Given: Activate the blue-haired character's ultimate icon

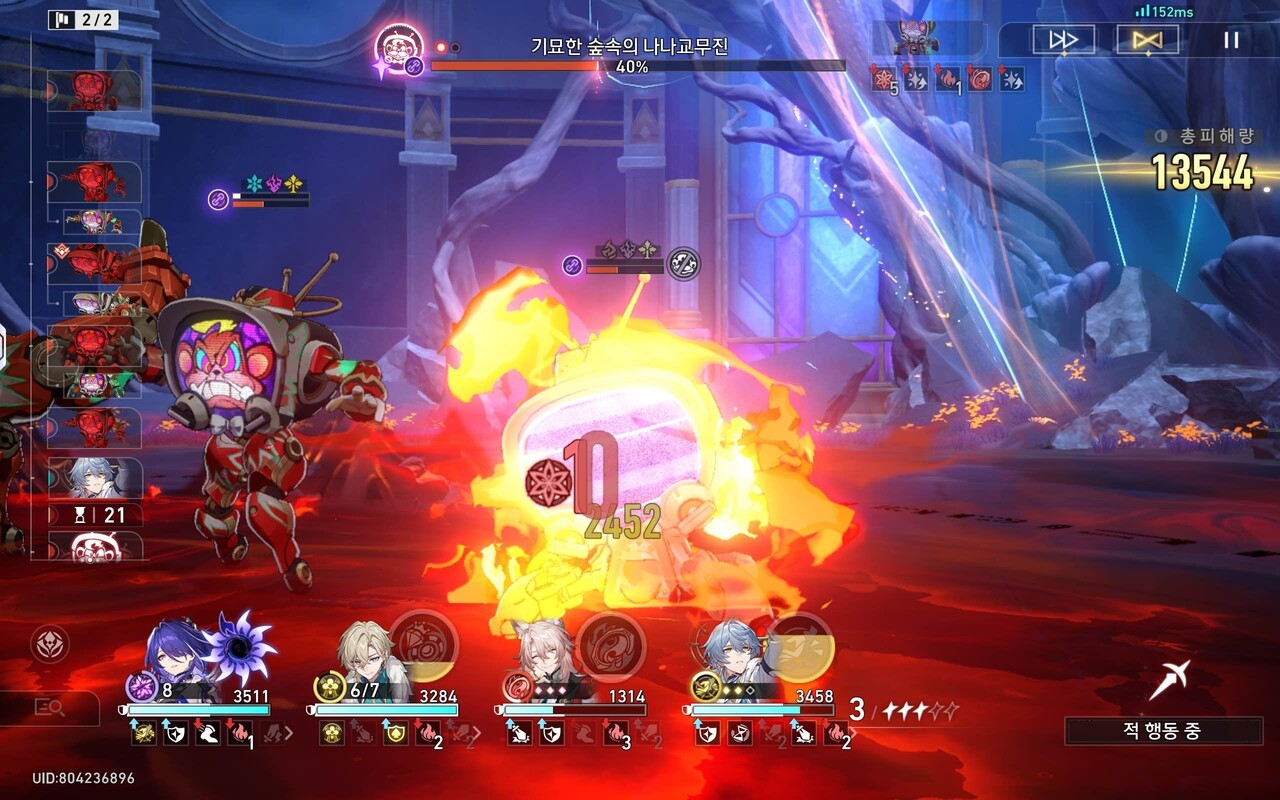Looking at the screenshot, I should click(x=799, y=646).
